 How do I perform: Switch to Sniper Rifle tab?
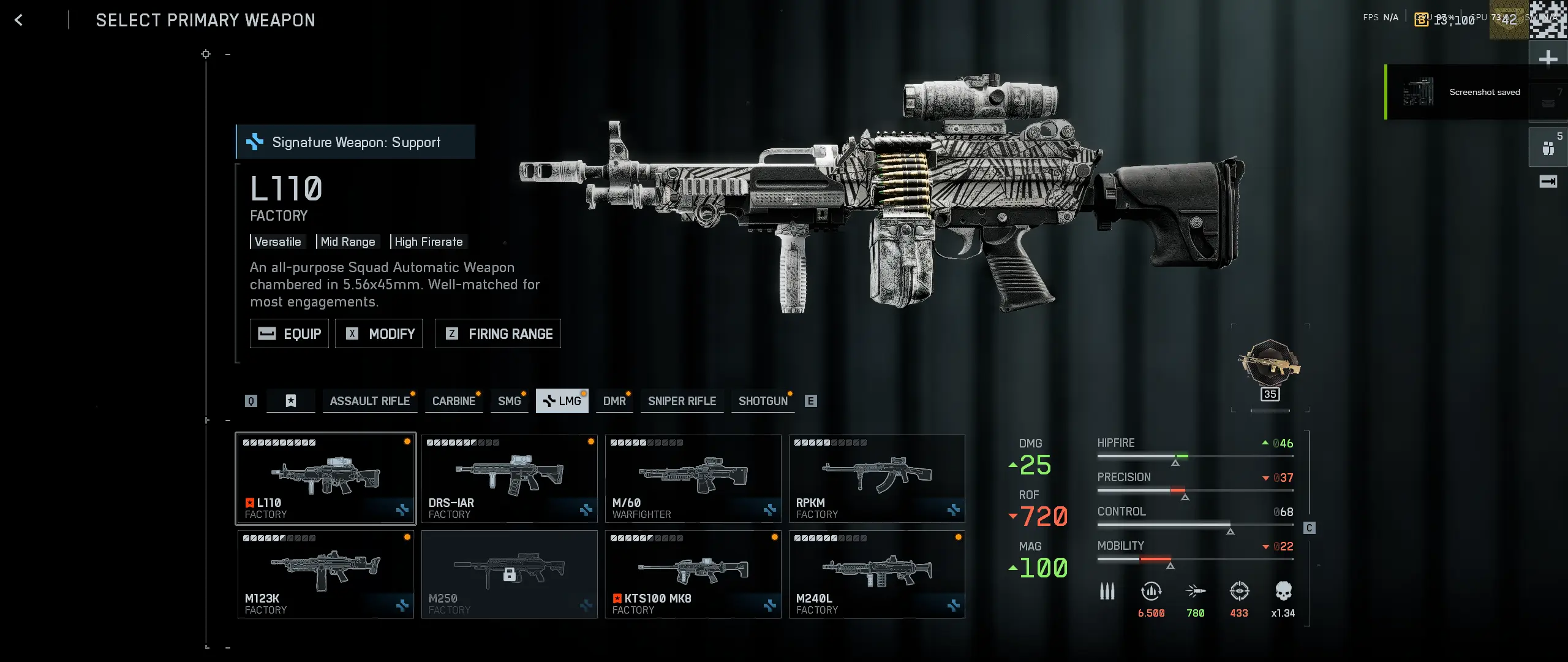[682, 401]
